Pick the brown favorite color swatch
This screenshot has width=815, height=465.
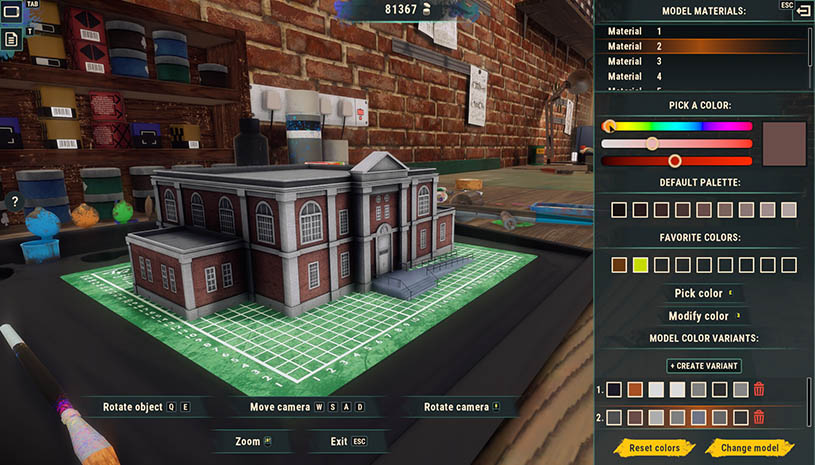619,265
